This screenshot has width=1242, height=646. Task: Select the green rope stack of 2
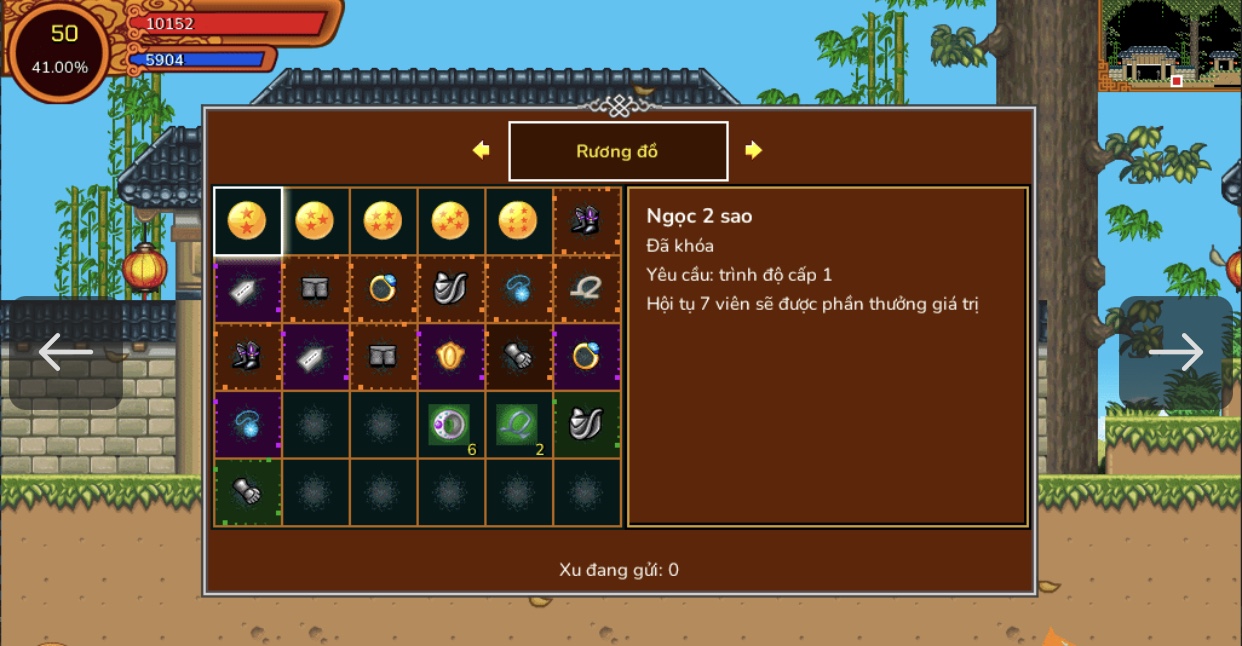518,425
